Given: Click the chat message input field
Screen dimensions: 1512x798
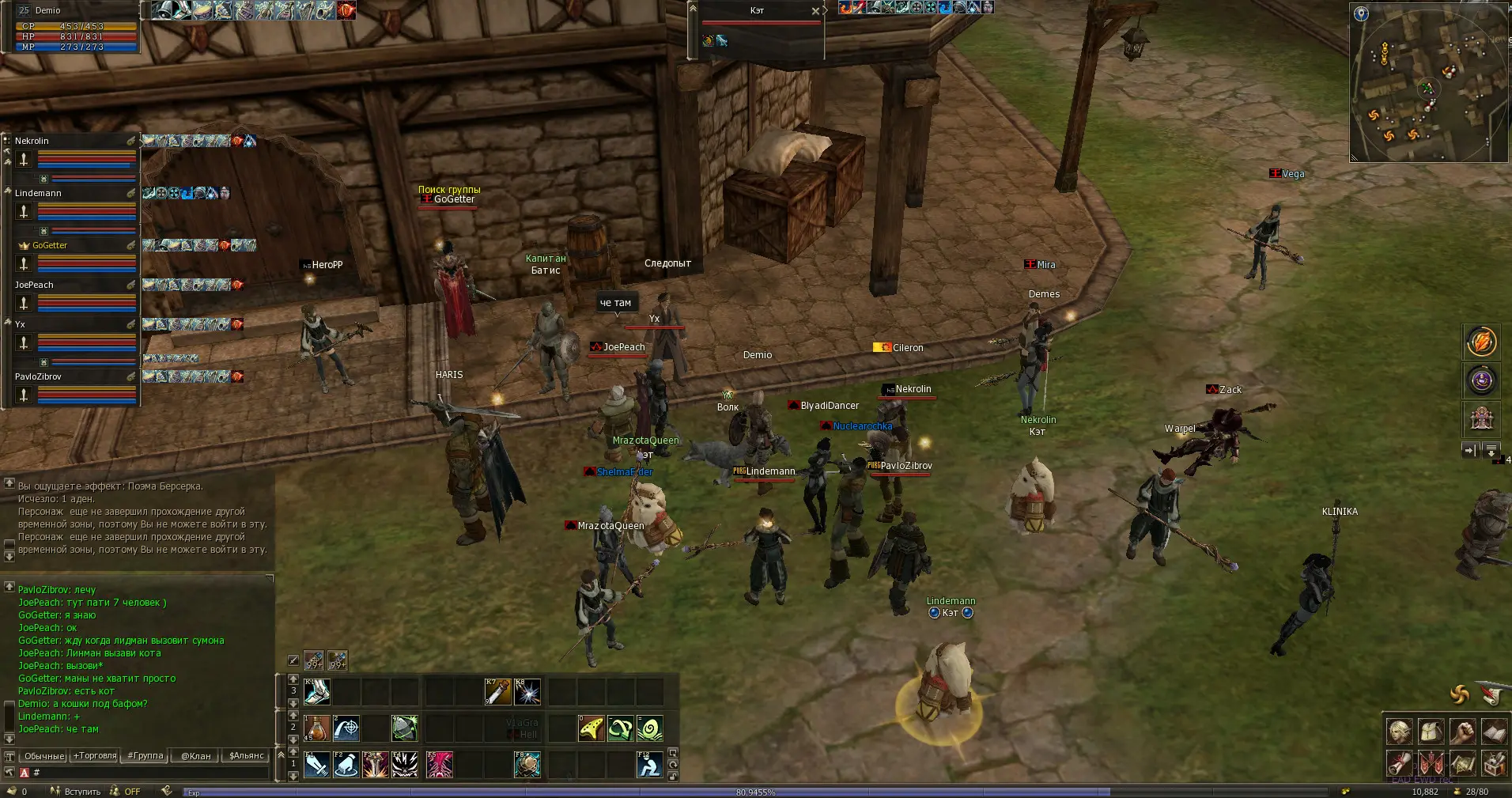Looking at the screenshot, I should 150,773.
